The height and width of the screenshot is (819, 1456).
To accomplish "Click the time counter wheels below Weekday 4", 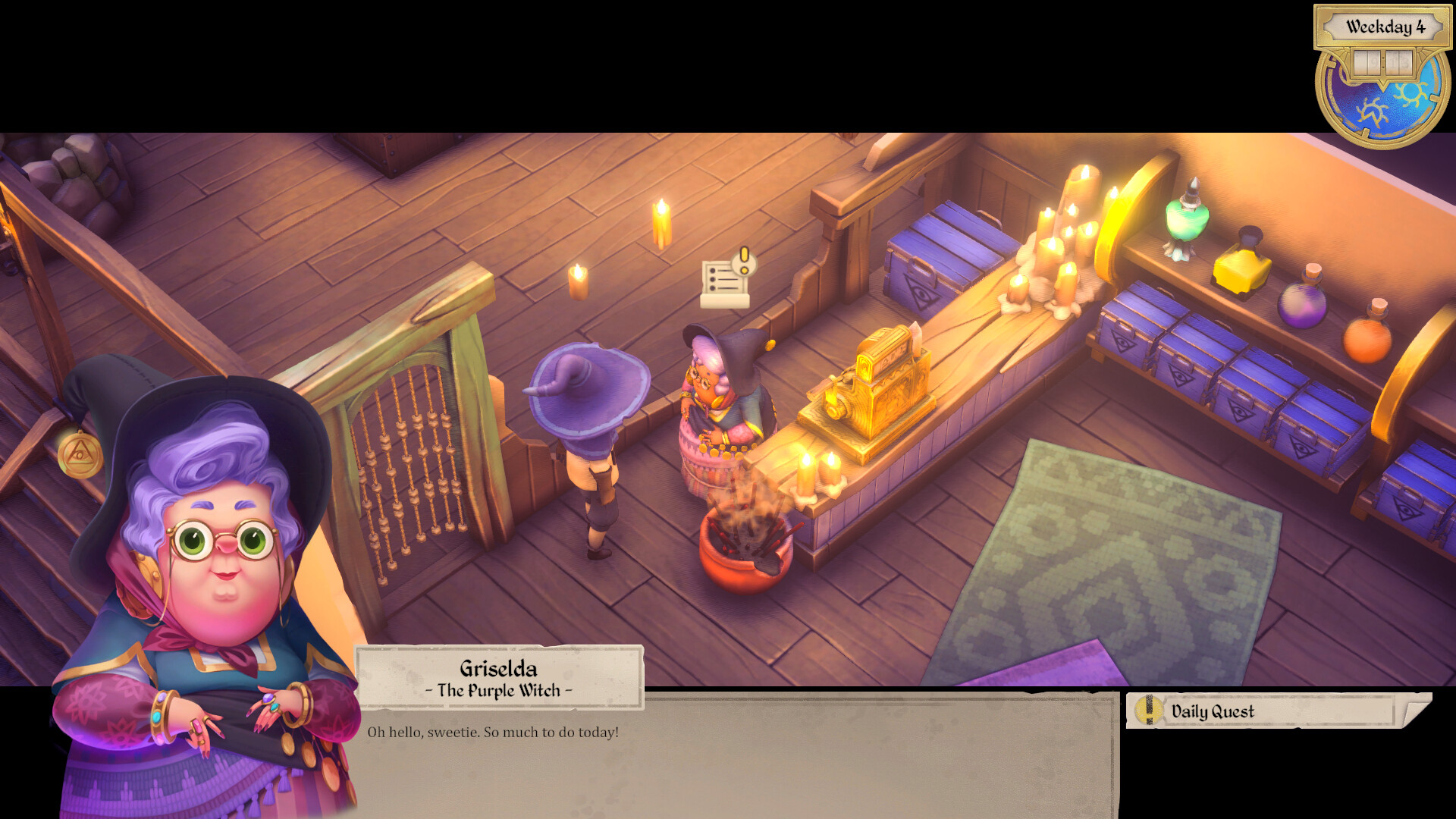I will [1382, 62].
